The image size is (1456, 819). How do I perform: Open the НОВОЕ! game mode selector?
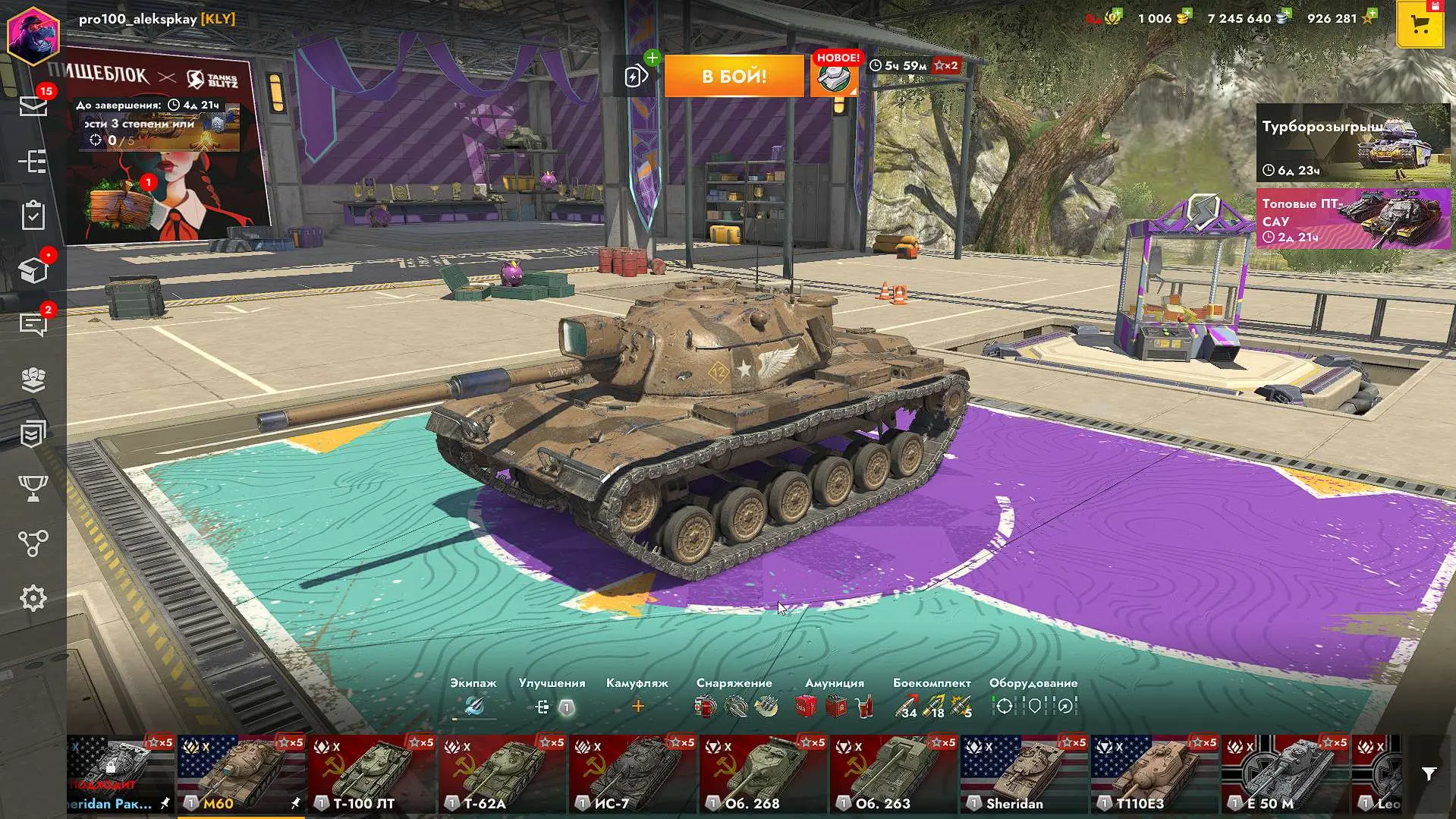click(835, 76)
